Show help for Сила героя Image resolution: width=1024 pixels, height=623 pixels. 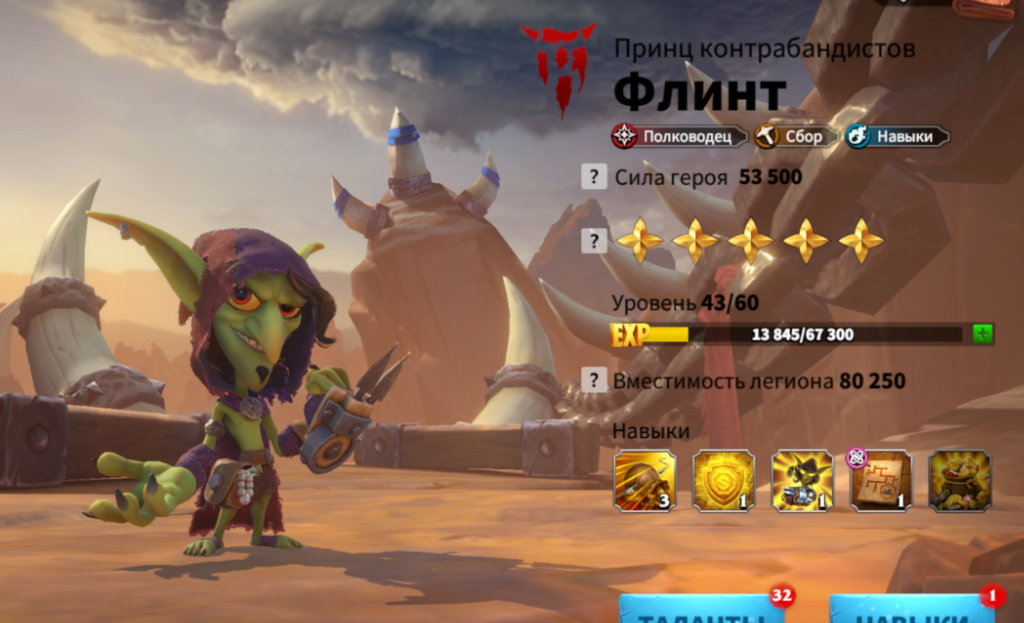(594, 177)
